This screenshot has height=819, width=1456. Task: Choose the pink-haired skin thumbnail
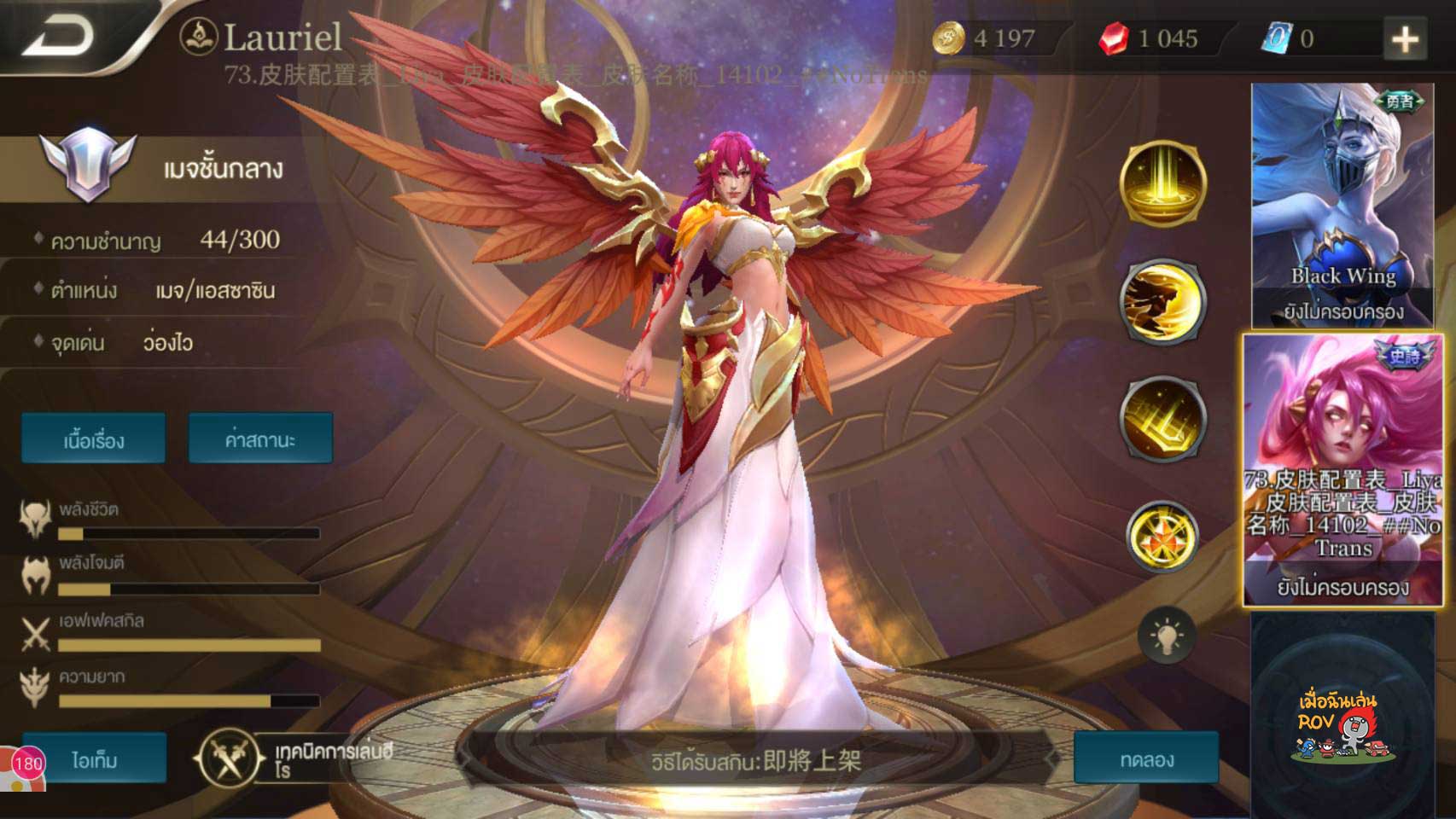click(1342, 470)
